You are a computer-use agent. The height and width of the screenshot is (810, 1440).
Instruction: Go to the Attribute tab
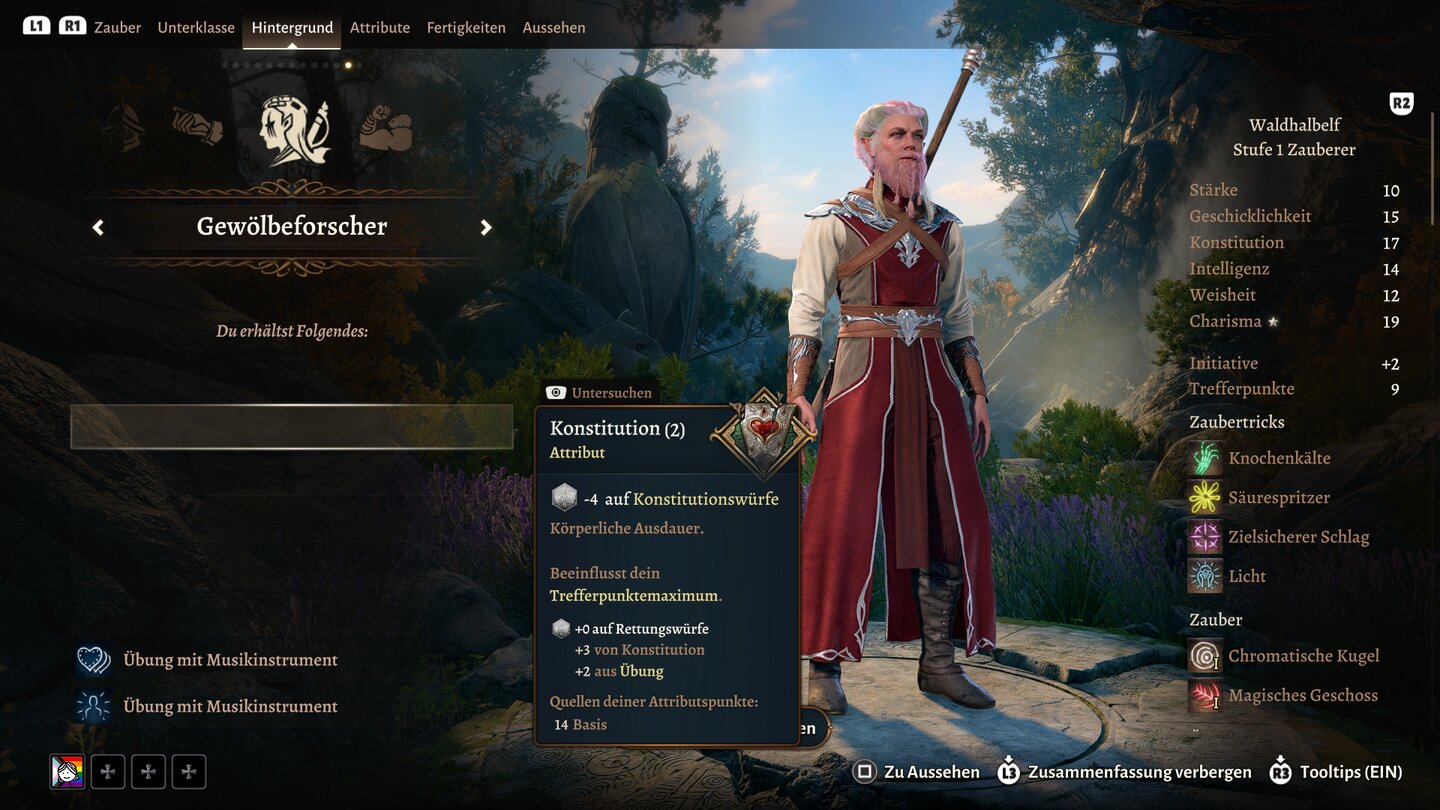tap(380, 27)
